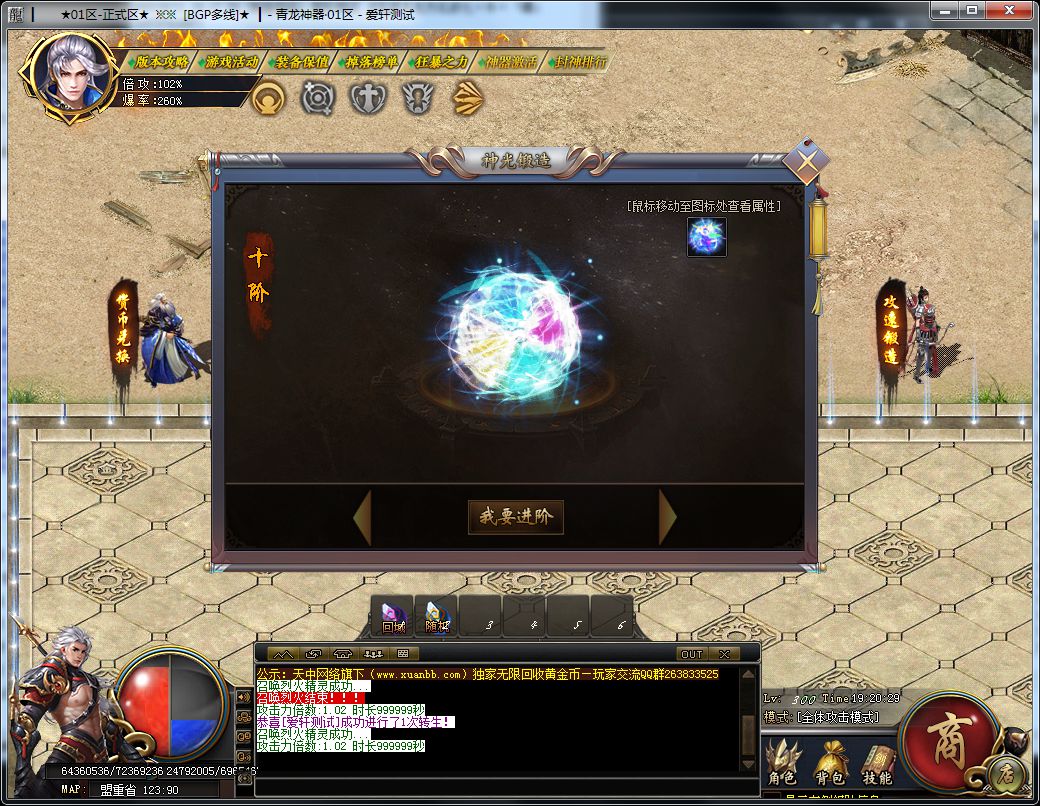
Task: Click the gold round figure icon
Action: click(269, 98)
